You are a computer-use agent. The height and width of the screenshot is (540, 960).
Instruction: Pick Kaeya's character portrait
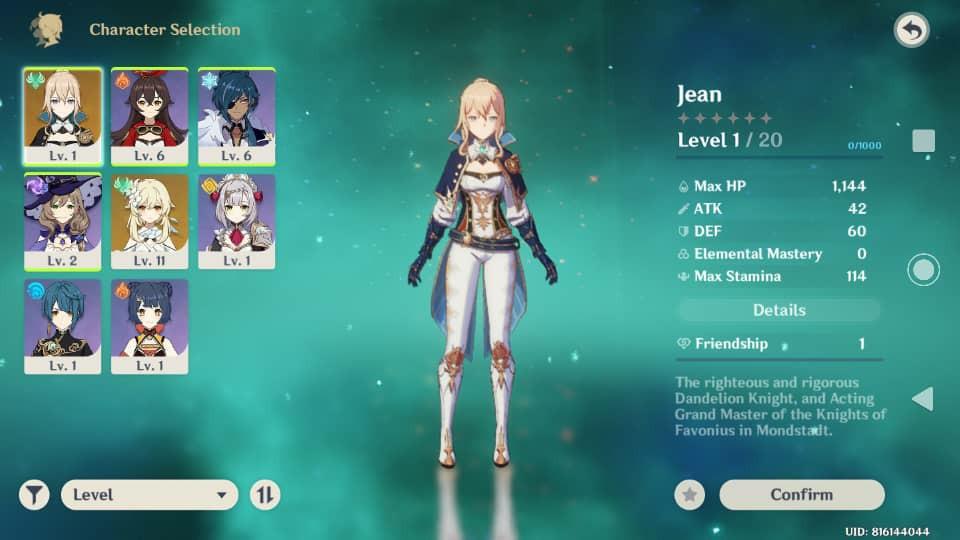coord(236,115)
